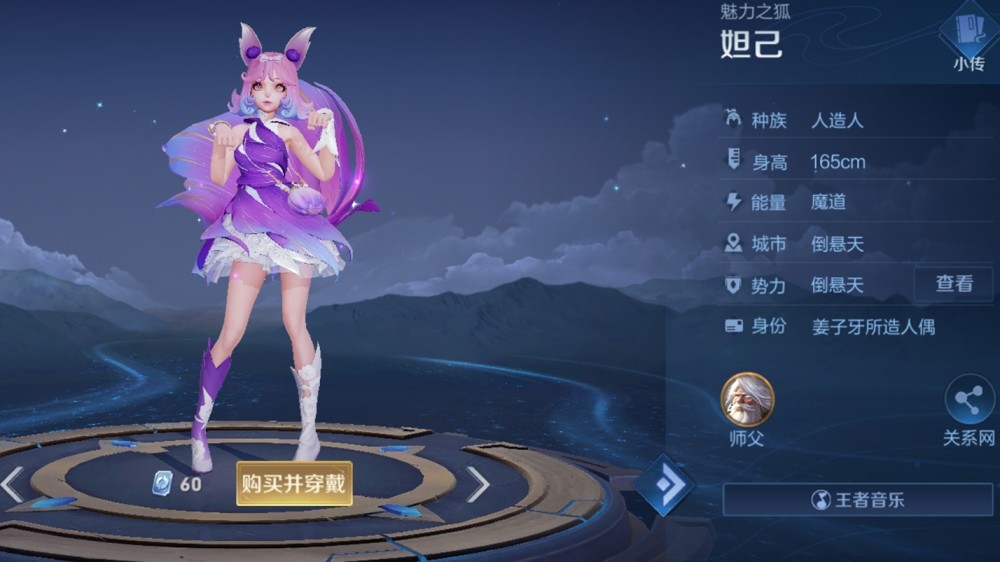Open the 关系网 relationship network
The height and width of the screenshot is (562, 1000).
tap(968, 402)
